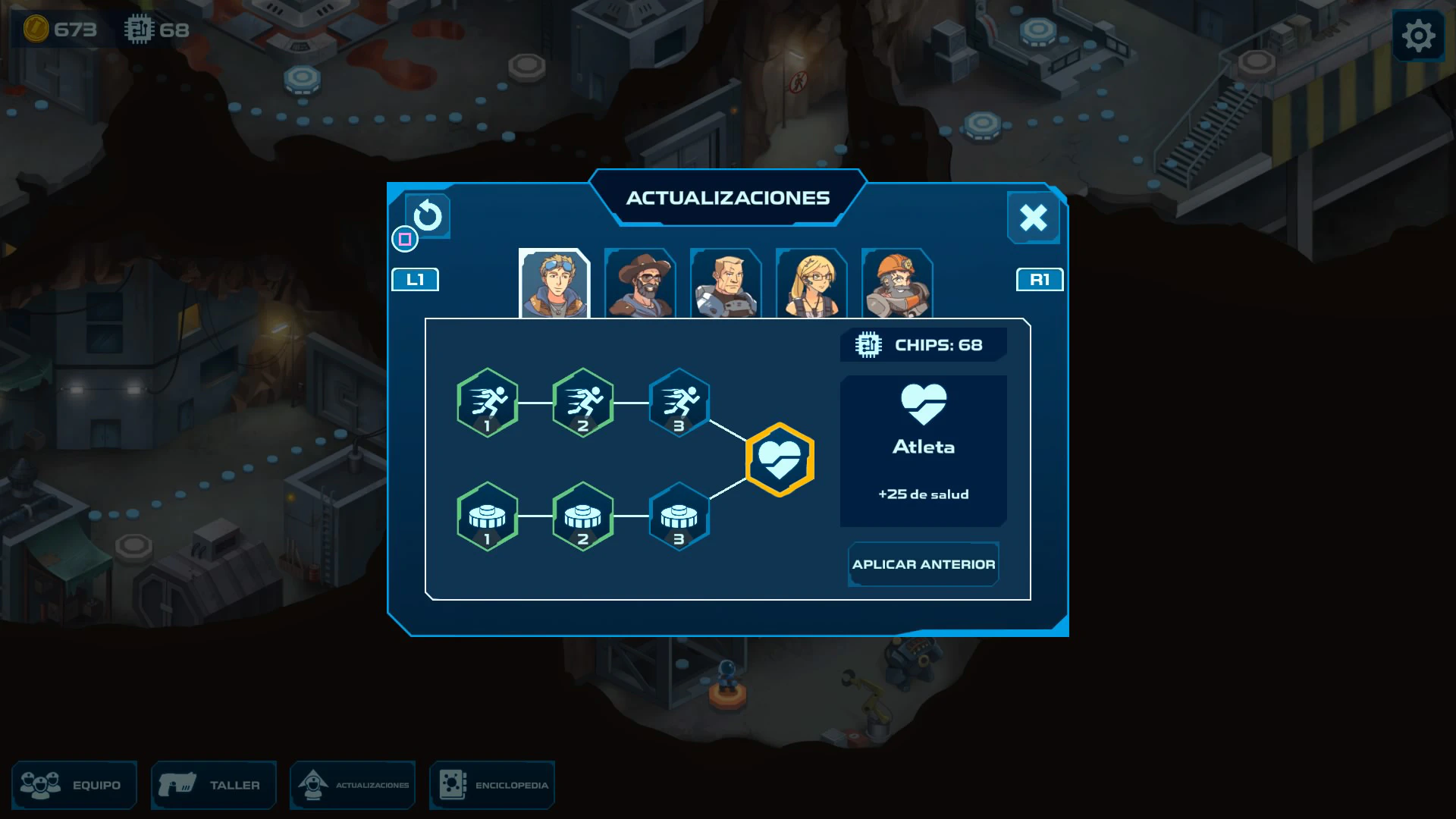Open settings with the gear icon
Screen dimensions: 1456x819
click(1418, 35)
